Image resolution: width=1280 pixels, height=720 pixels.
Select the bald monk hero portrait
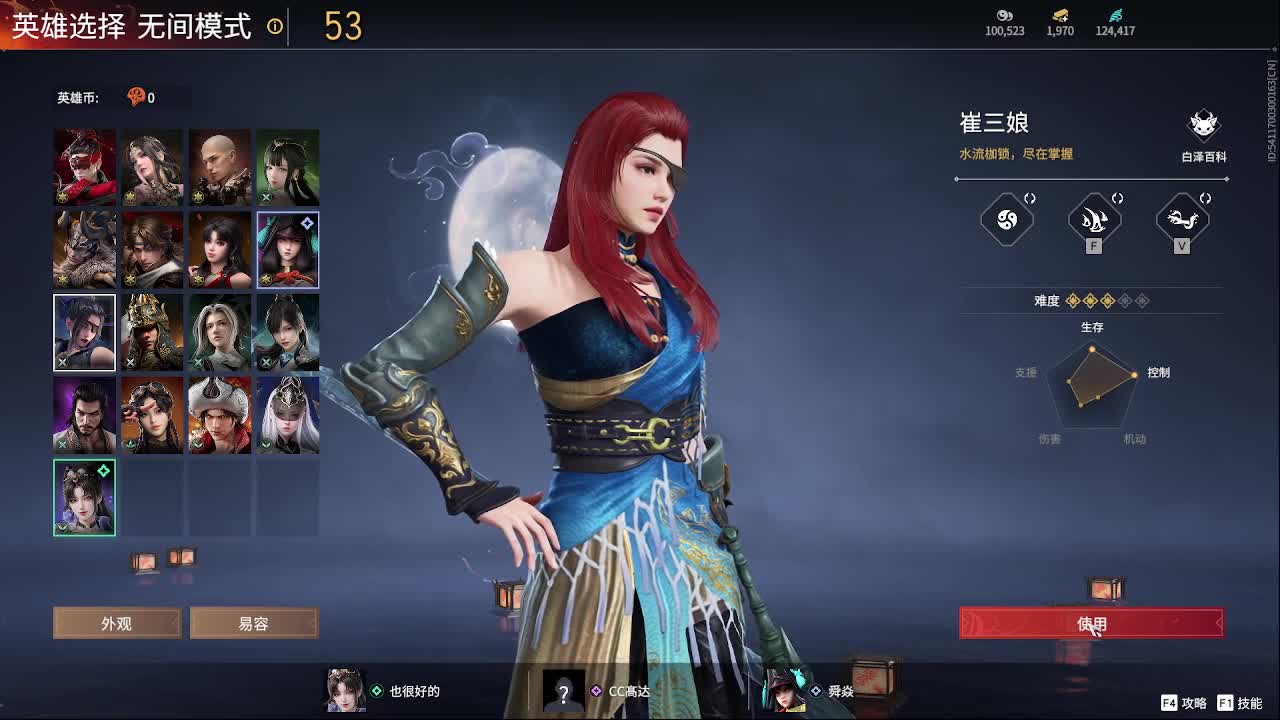click(219, 167)
